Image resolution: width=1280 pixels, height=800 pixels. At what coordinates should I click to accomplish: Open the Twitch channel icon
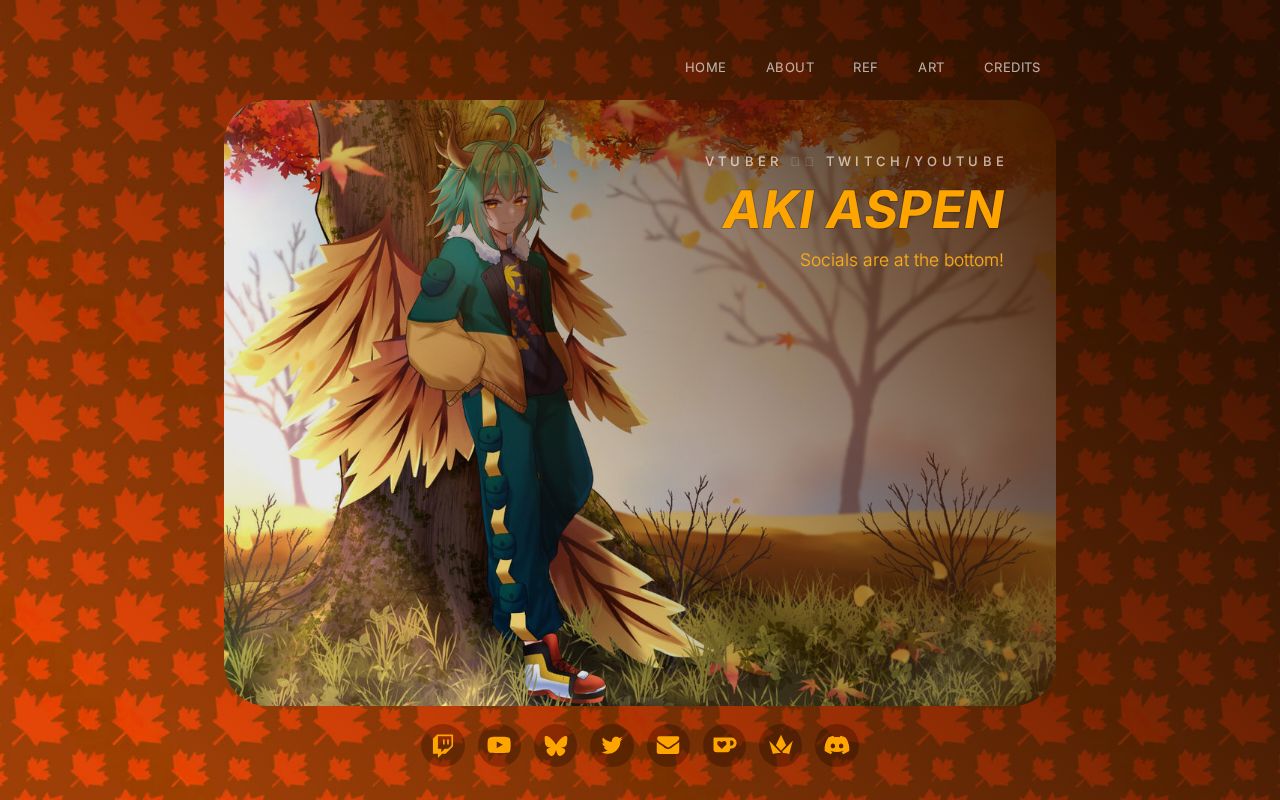click(x=443, y=744)
